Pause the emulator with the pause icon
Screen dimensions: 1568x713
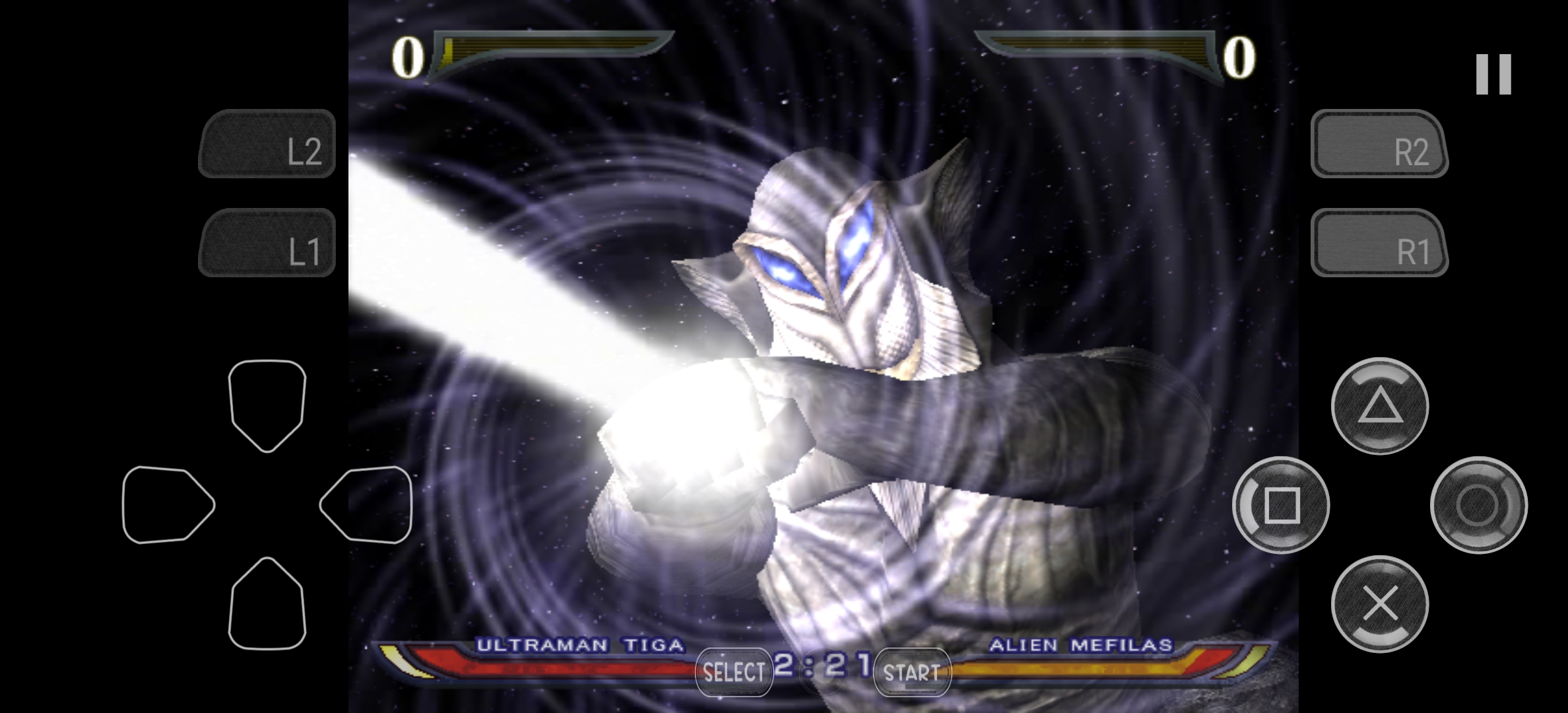coord(1493,74)
